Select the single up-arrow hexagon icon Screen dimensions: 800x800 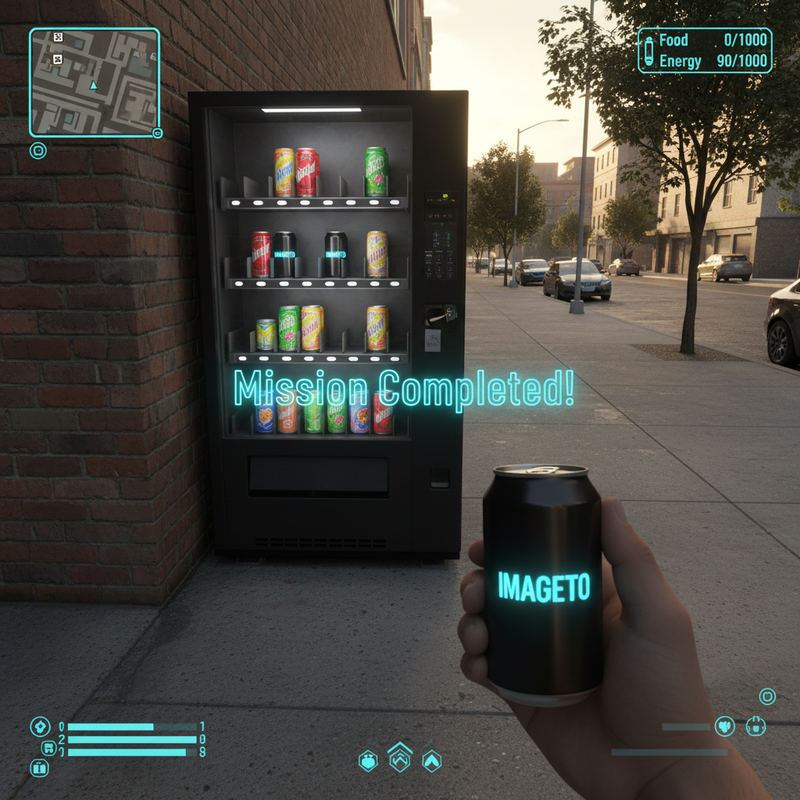pos(431,761)
